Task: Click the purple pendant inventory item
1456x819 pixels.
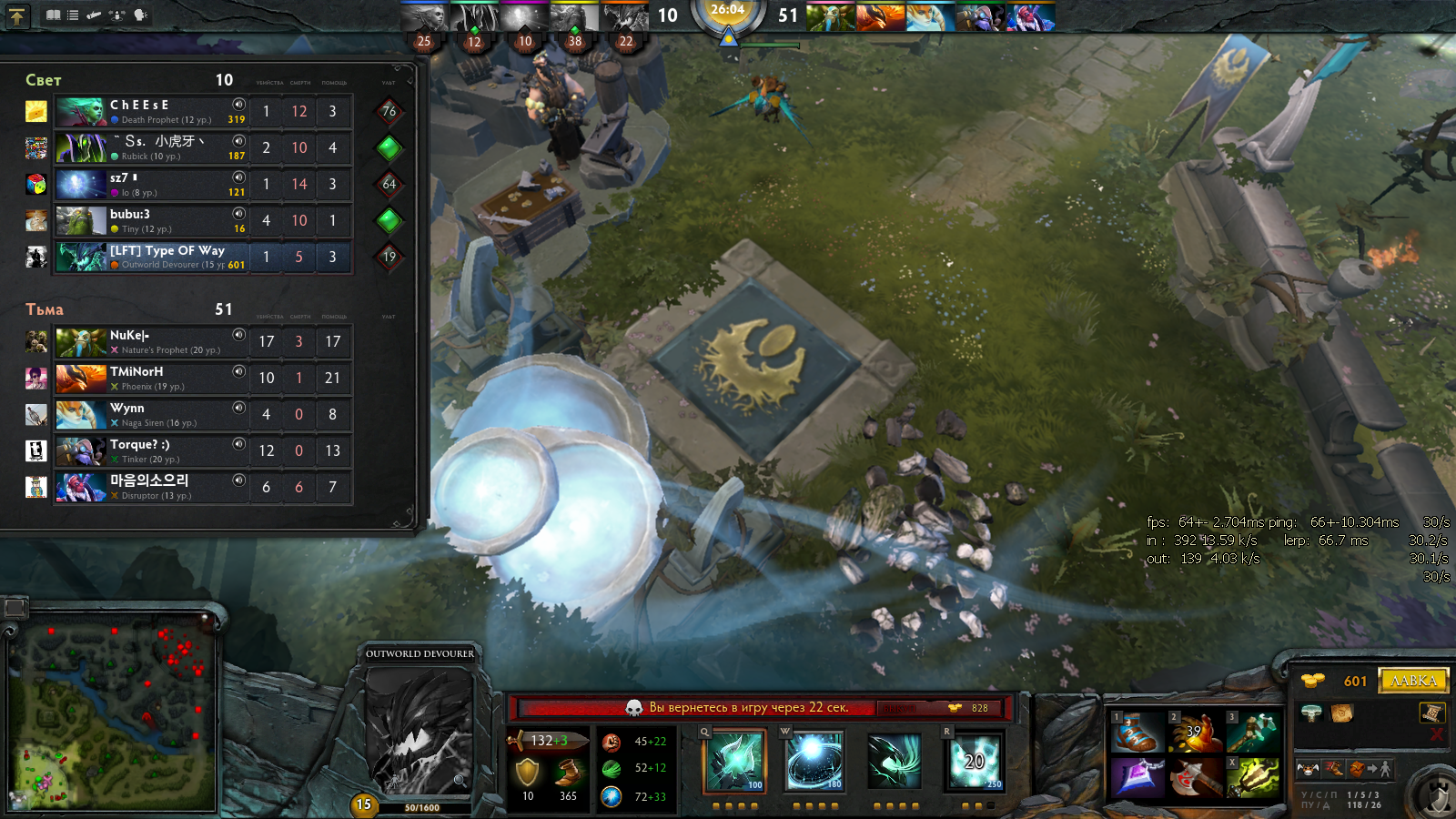Action: tap(1137, 778)
